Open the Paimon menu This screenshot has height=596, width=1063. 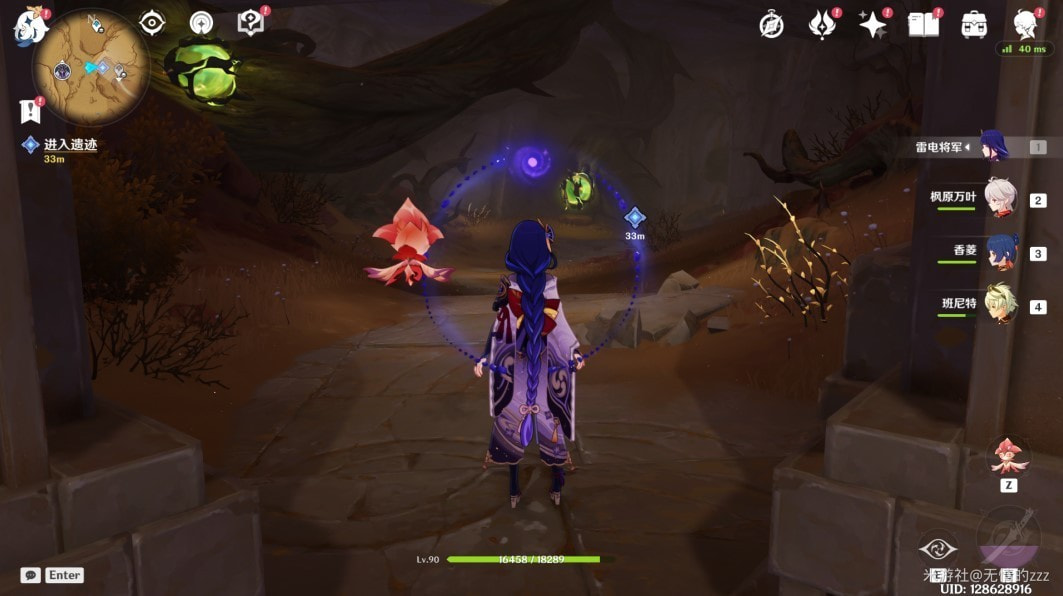point(30,26)
